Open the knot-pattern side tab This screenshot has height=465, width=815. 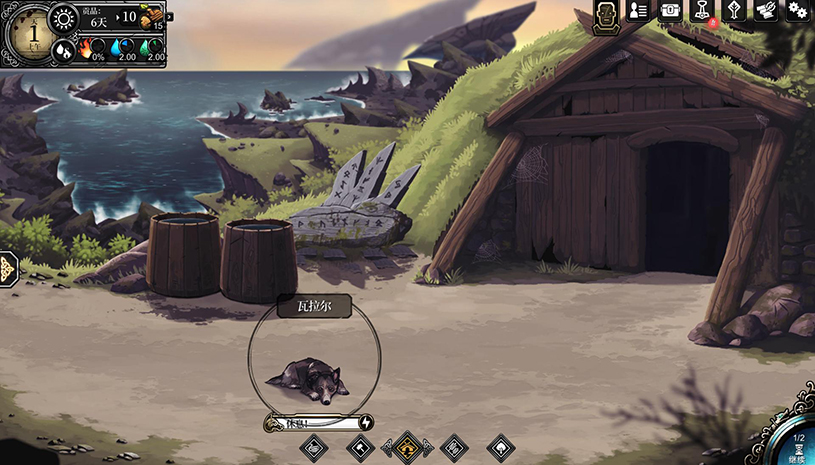click(x=7, y=269)
